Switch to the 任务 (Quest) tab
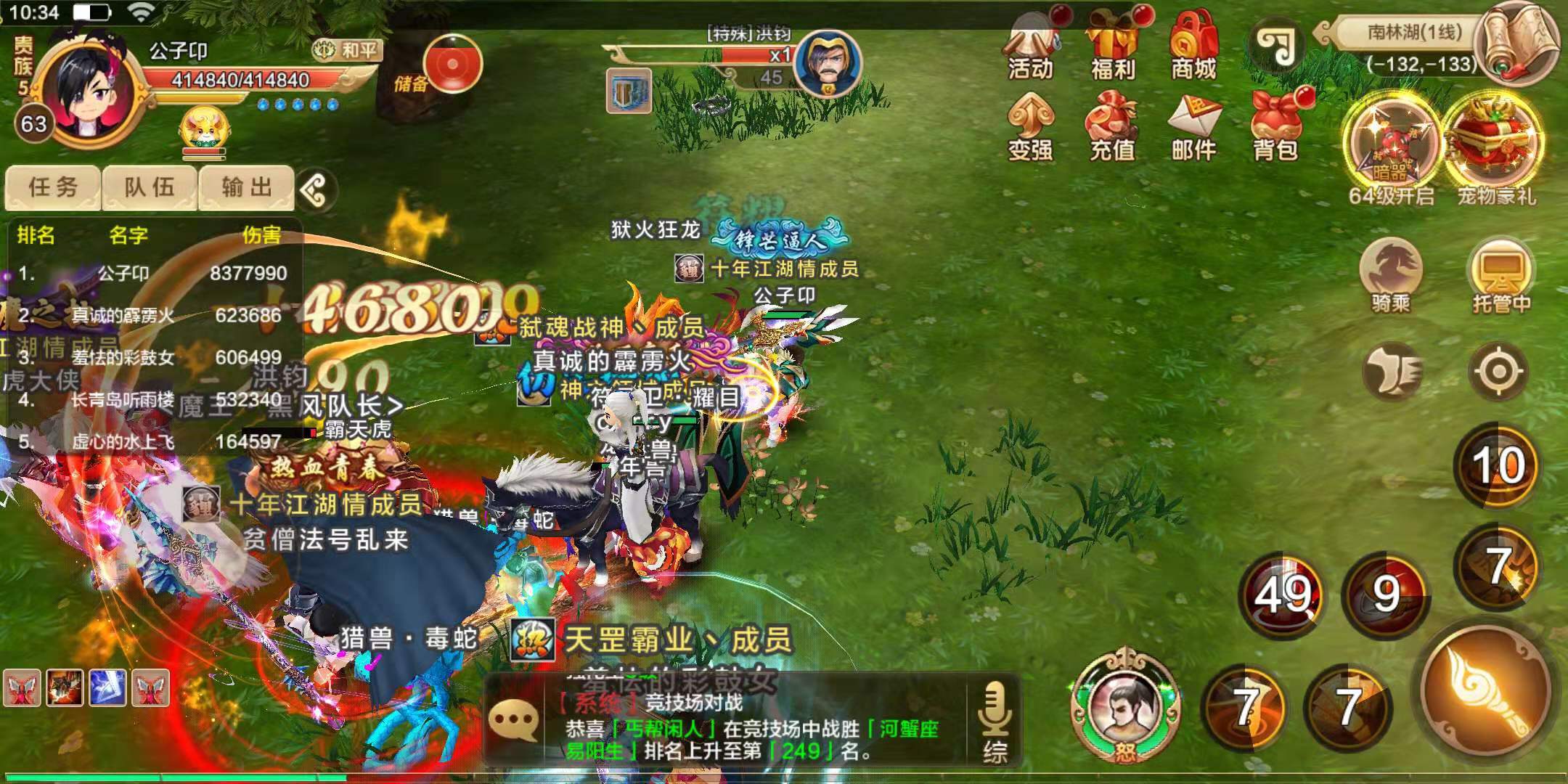Screen dimensions: 1568x784 [52, 187]
